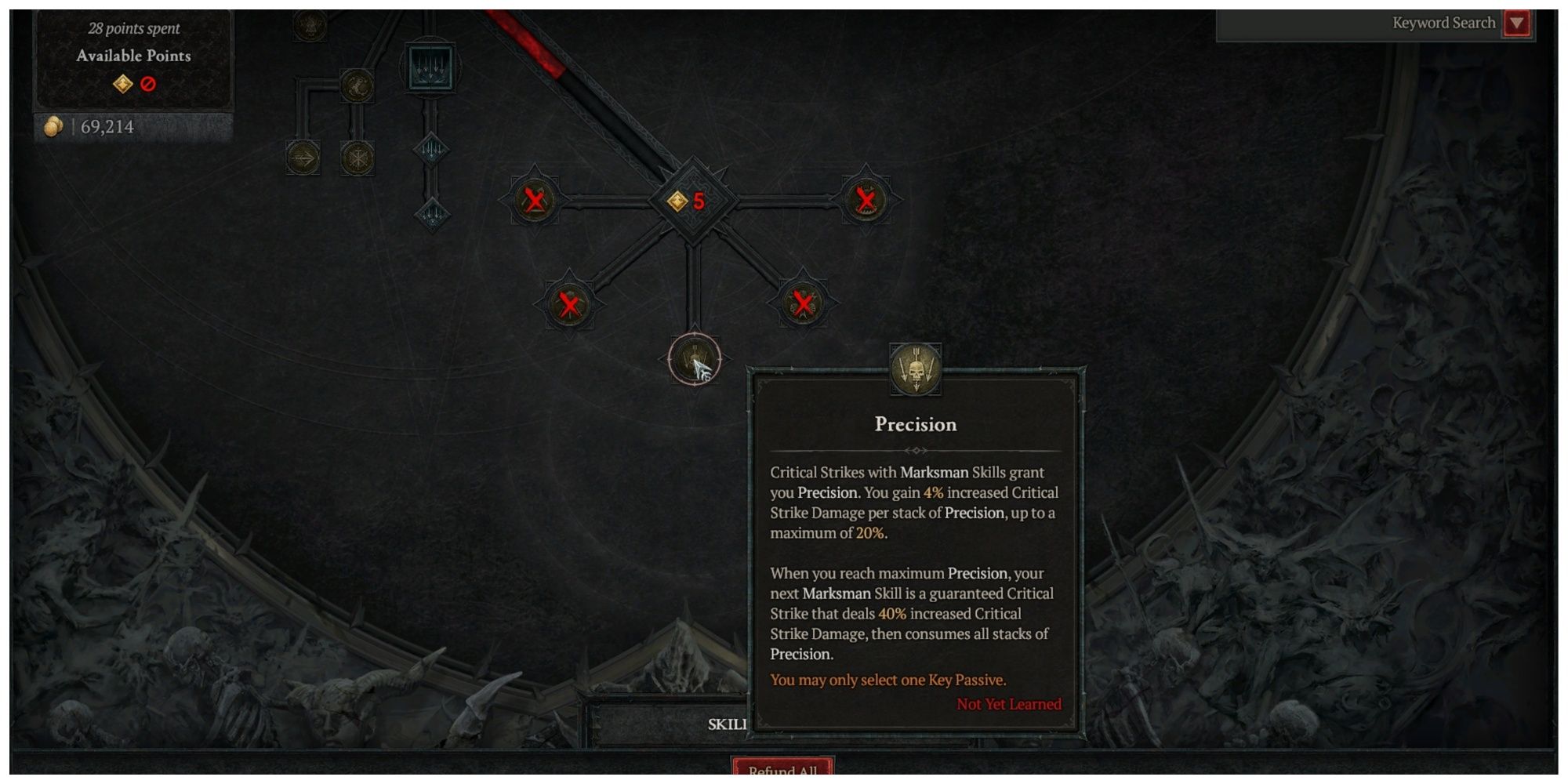Click the upper-right X-marked key passive node
This screenshot has height=784, width=1568.
(868, 198)
